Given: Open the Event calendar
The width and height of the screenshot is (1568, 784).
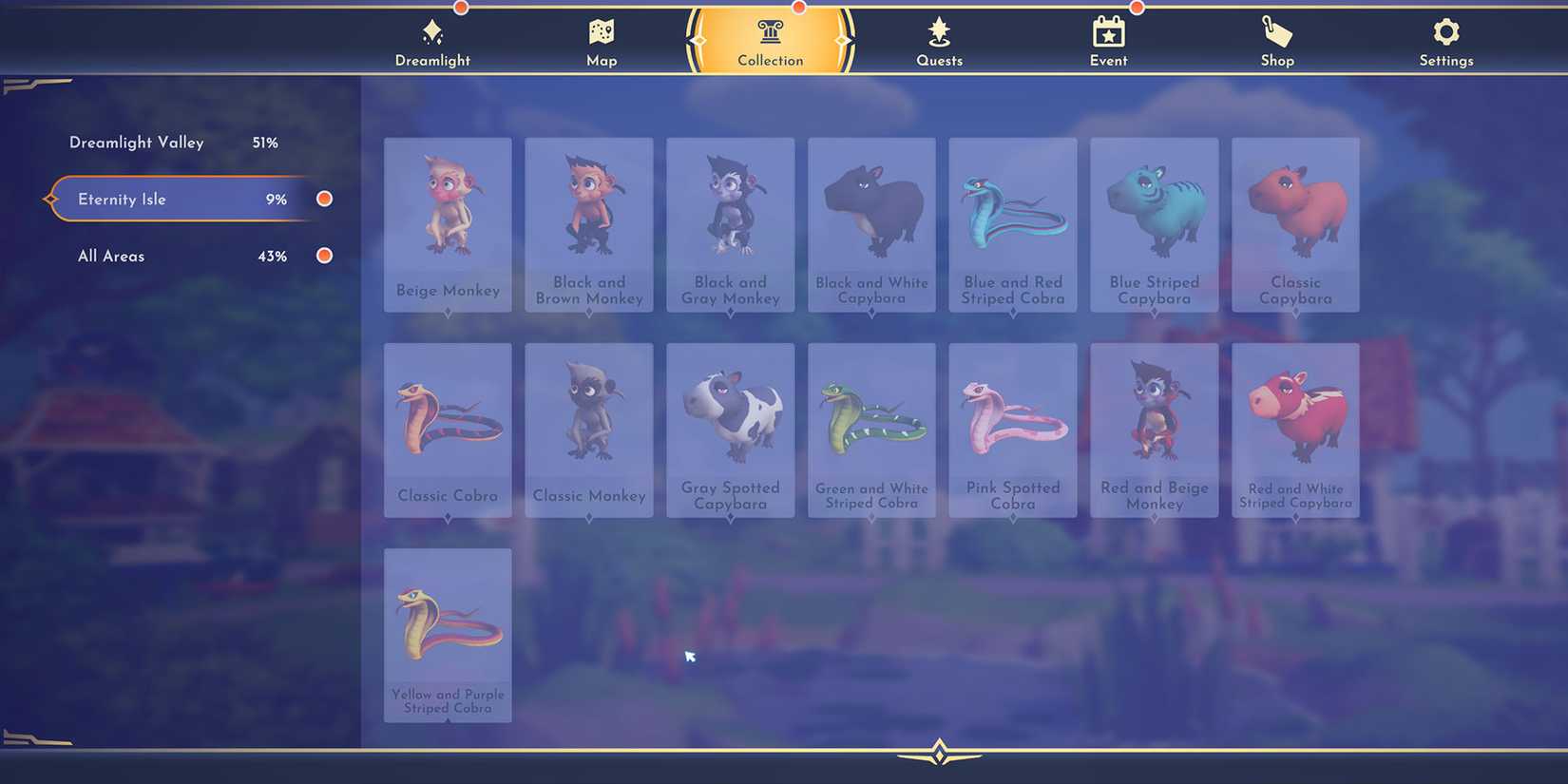Looking at the screenshot, I should tap(1108, 40).
